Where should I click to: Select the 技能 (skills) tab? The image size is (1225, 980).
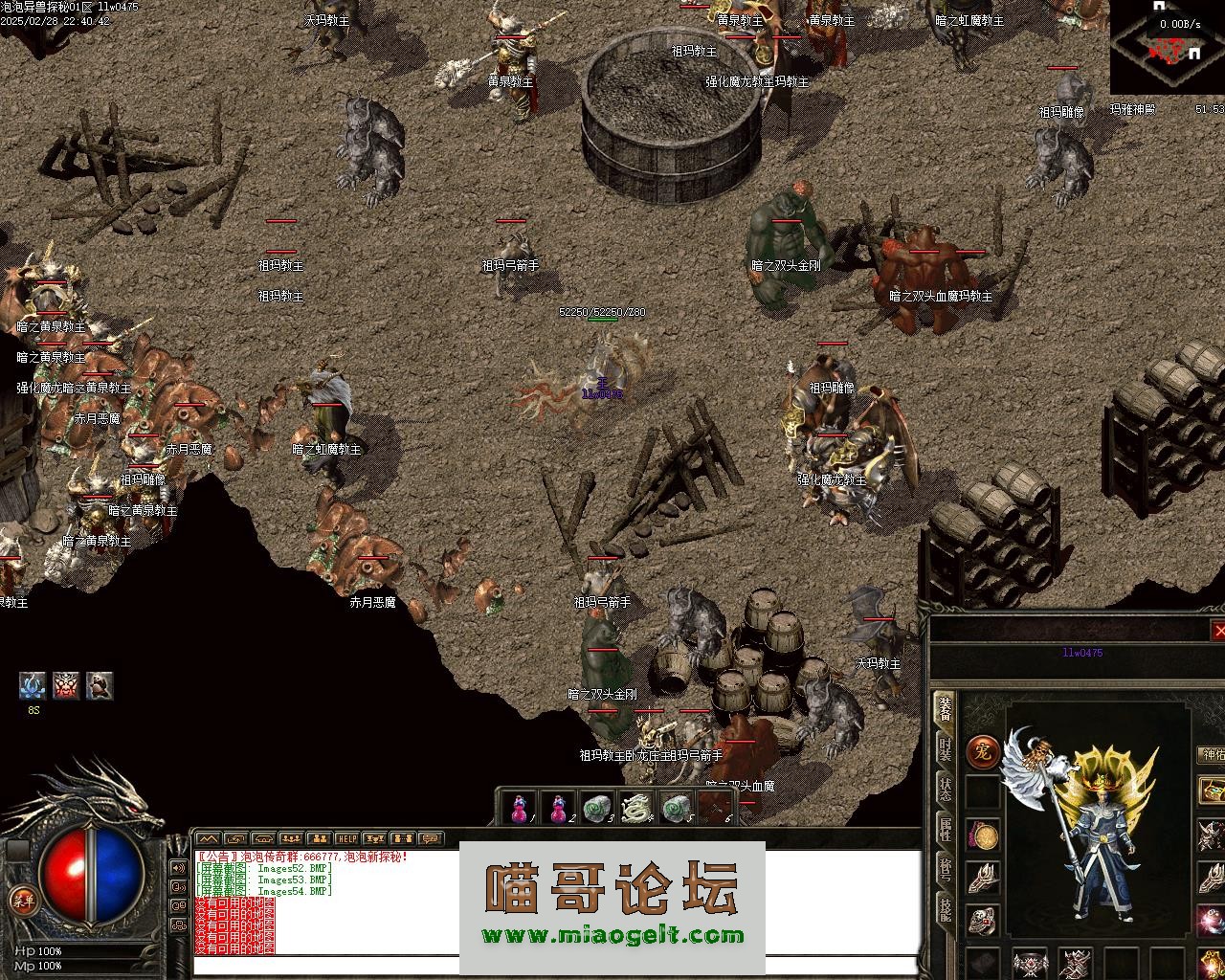(x=945, y=908)
